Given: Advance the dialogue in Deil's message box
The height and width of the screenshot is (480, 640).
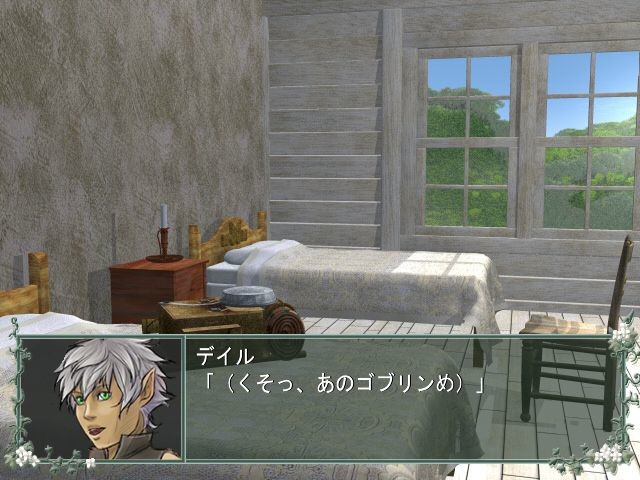Looking at the screenshot, I should pos(398,400).
